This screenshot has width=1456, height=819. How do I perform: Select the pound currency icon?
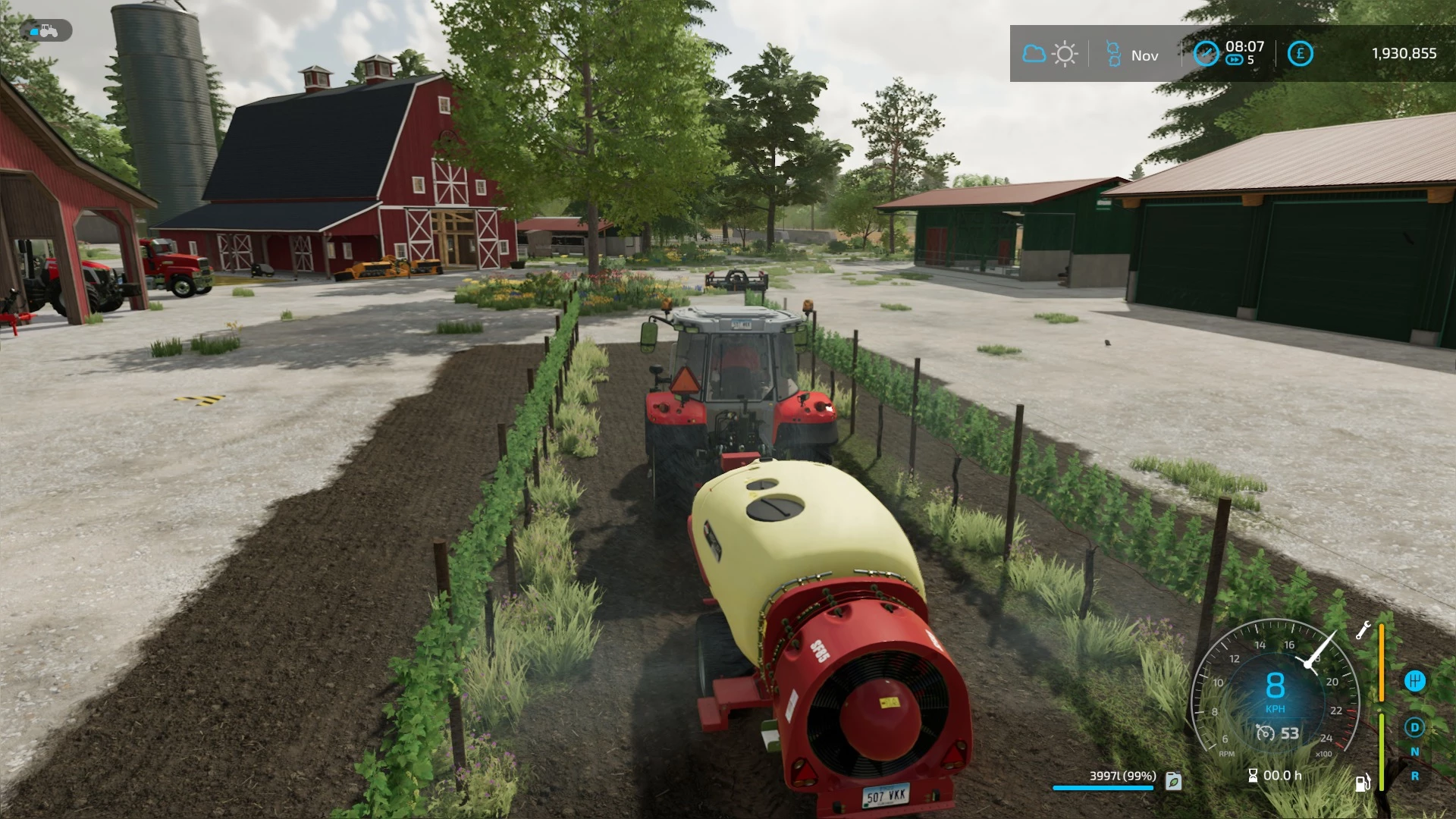1301,53
